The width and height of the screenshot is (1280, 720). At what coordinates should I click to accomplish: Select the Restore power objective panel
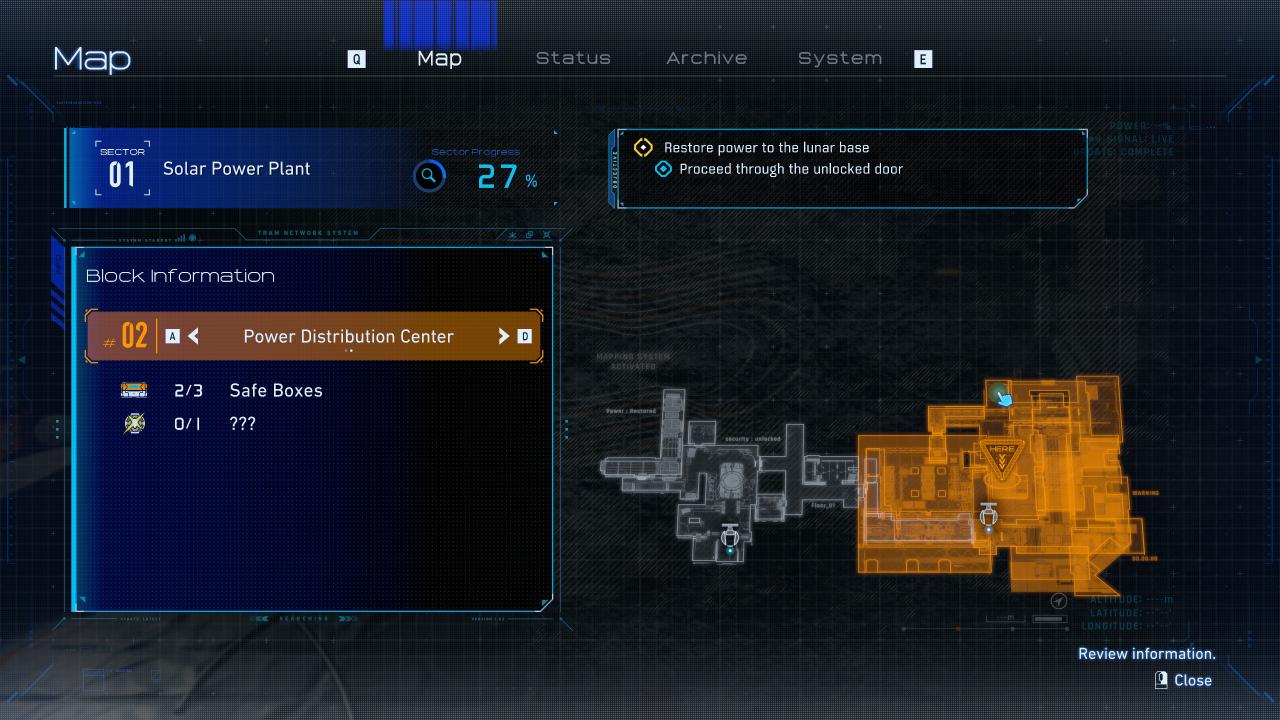(850, 167)
